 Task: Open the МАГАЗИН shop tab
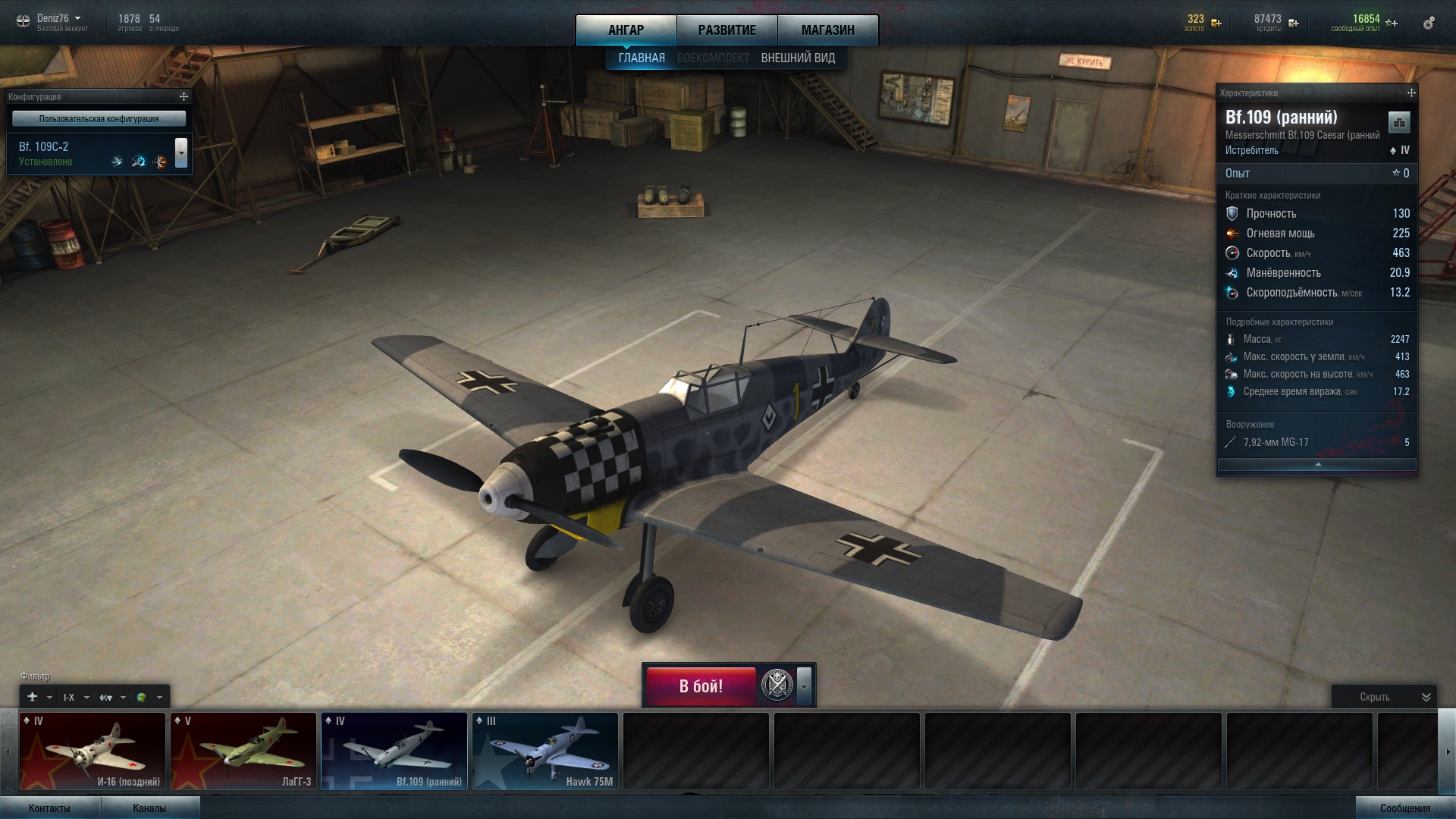[x=827, y=30]
